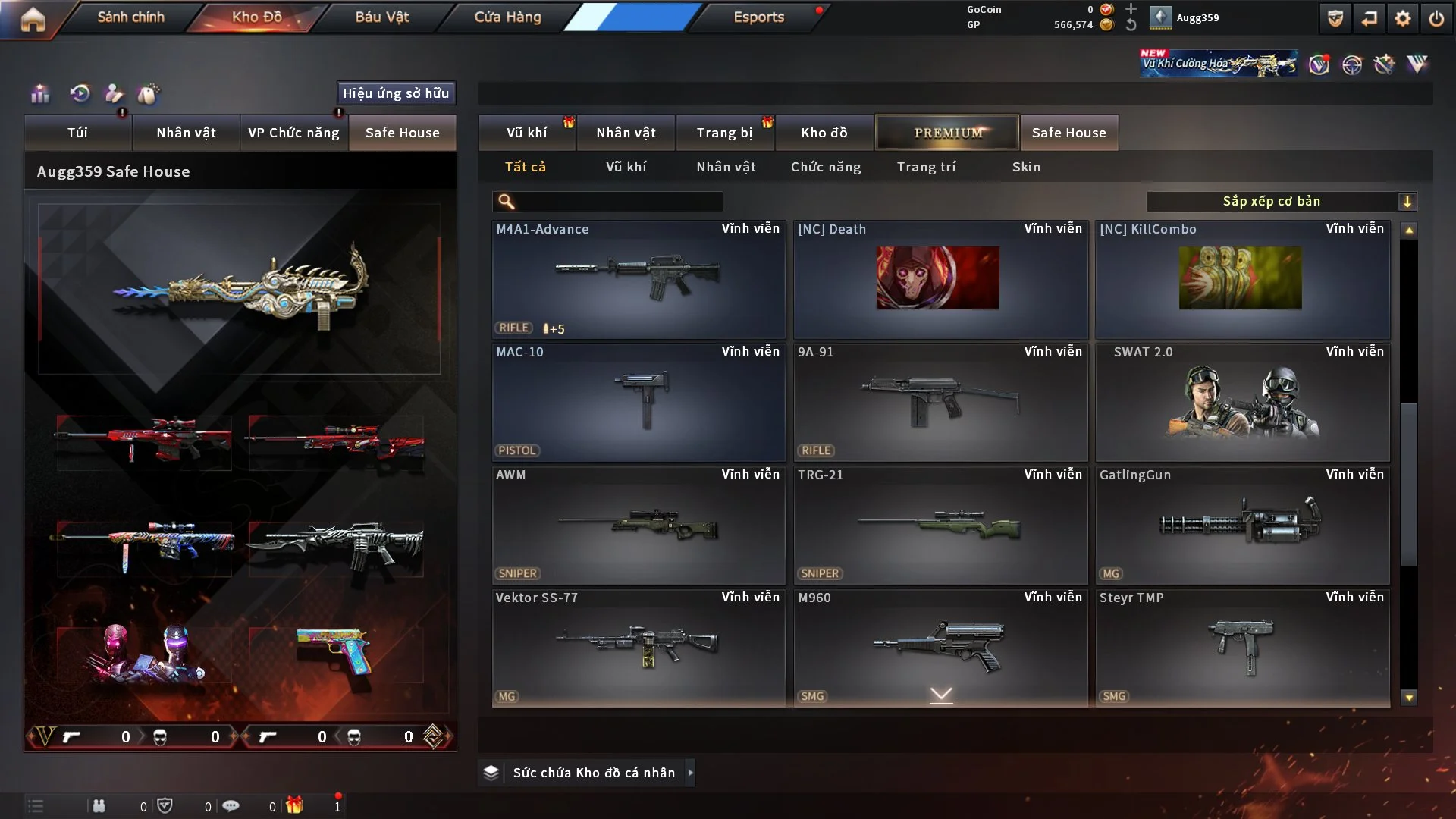Open the Báu Vật menu
1456x819 pixels.
[x=381, y=17]
